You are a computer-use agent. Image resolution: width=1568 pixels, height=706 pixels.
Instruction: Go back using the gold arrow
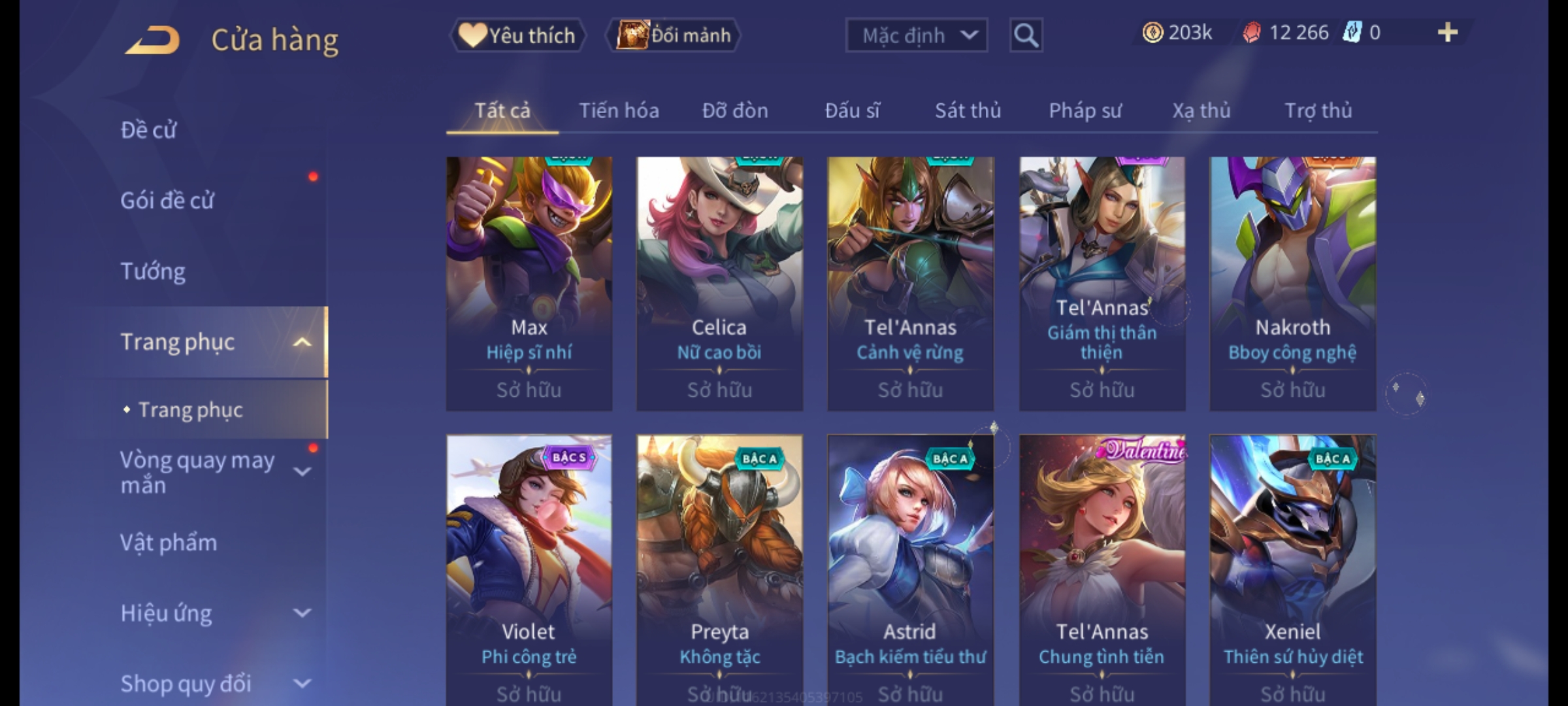[x=154, y=39]
